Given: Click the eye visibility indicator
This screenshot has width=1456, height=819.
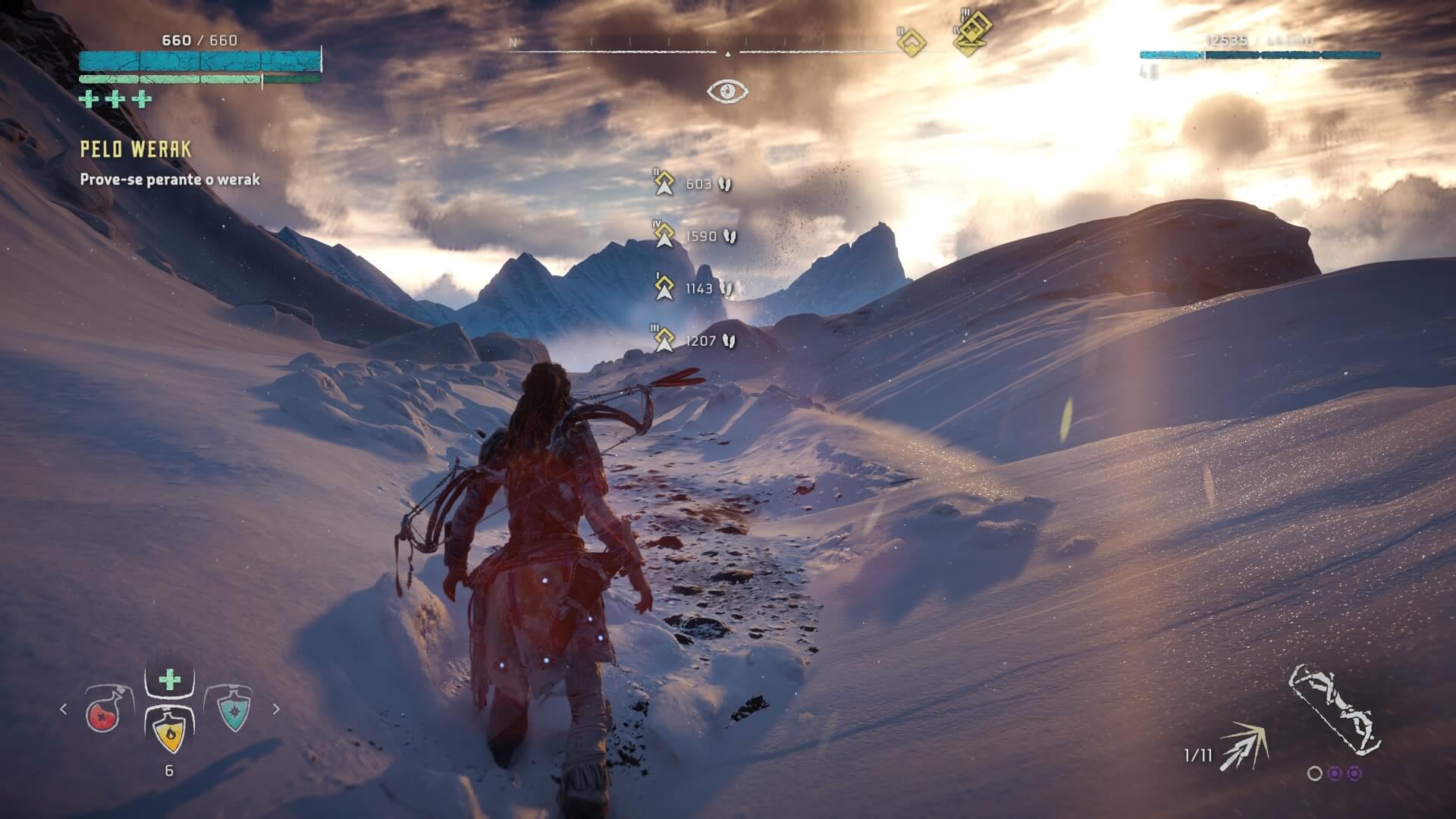Looking at the screenshot, I should tap(727, 92).
